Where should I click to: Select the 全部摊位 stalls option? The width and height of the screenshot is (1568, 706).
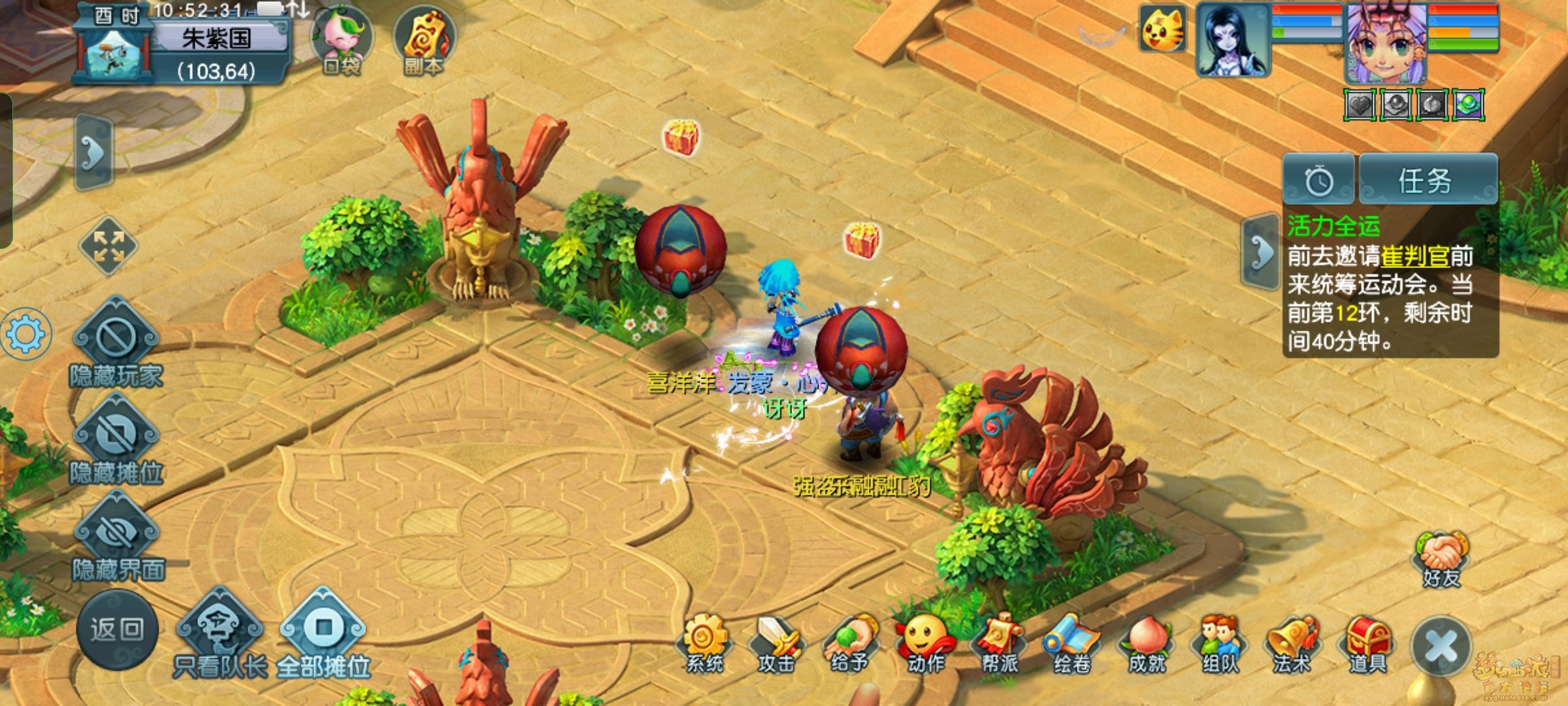[323, 631]
